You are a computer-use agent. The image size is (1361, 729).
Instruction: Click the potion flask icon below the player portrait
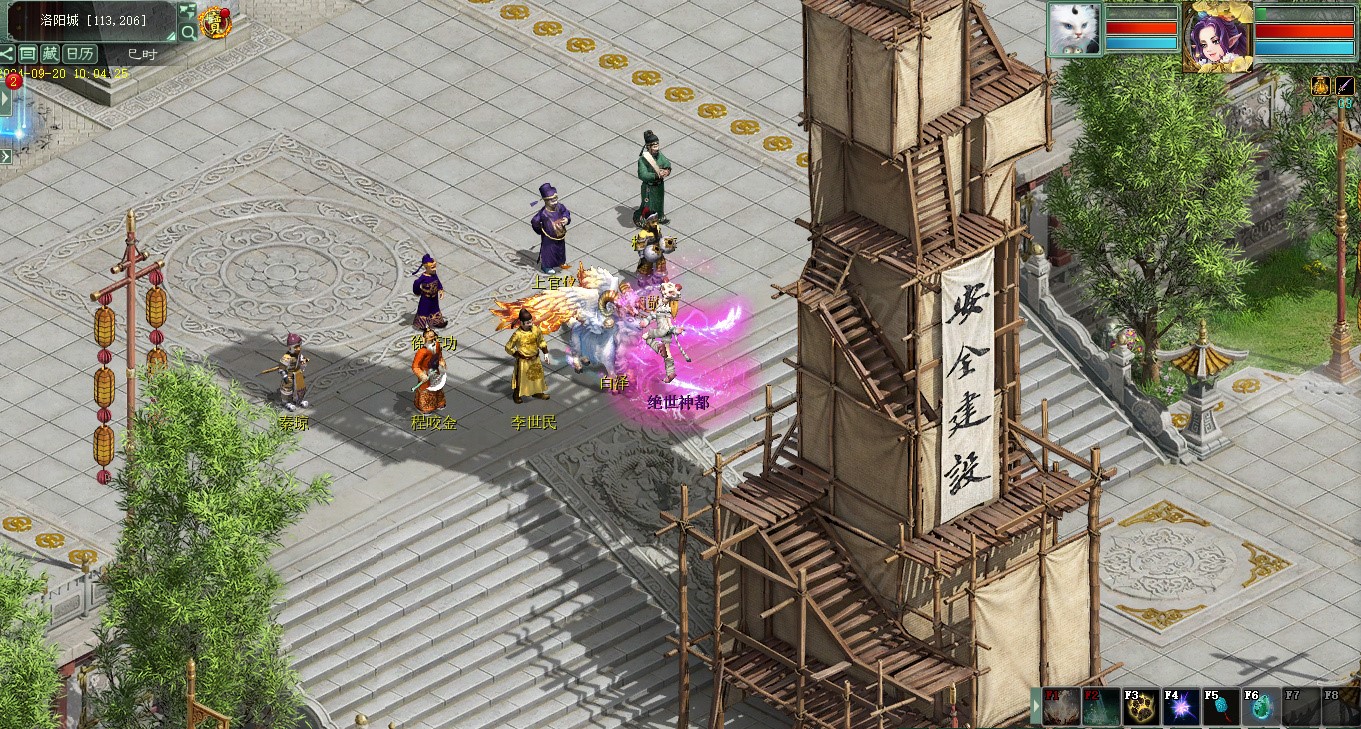pyautogui.click(x=1321, y=85)
